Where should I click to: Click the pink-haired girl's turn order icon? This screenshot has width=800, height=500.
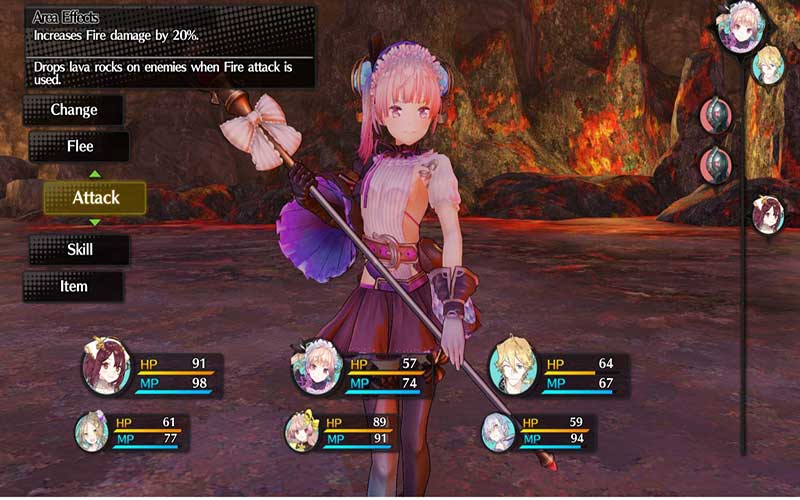point(741,25)
